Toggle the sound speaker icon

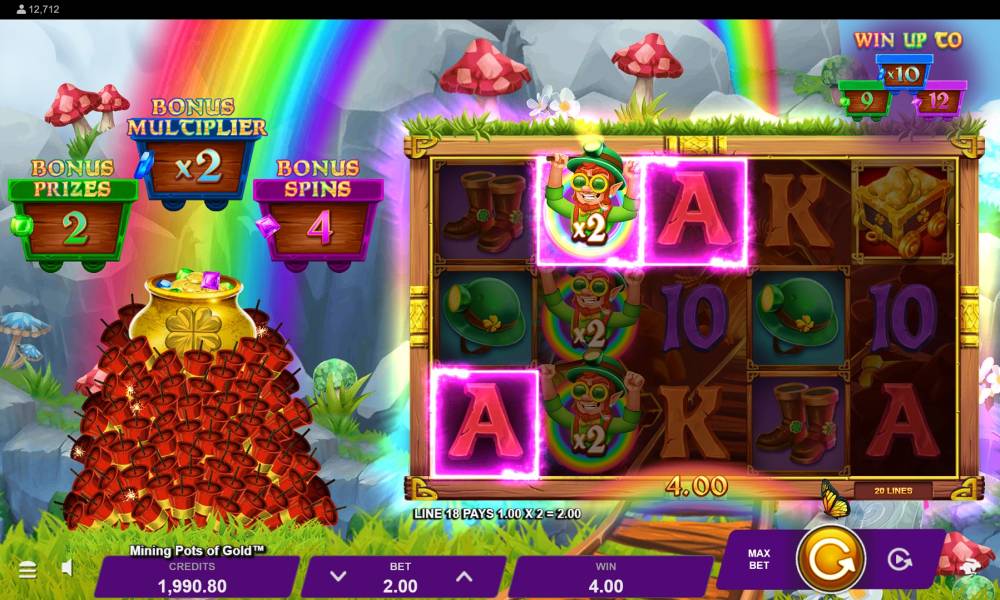tap(67, 568)
